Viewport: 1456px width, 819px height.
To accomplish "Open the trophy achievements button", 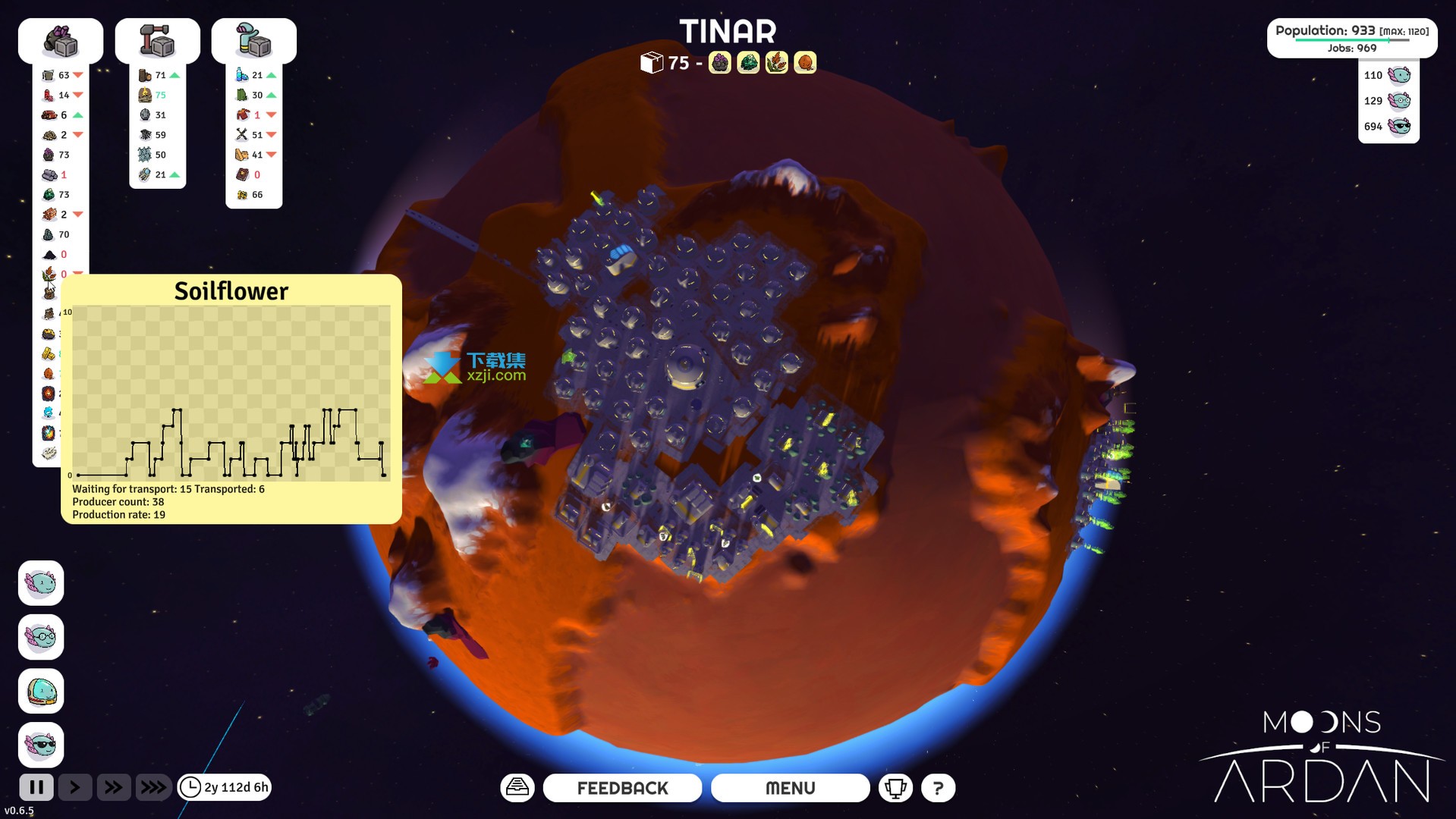I will pyautogui.click(x=895, y=788).
